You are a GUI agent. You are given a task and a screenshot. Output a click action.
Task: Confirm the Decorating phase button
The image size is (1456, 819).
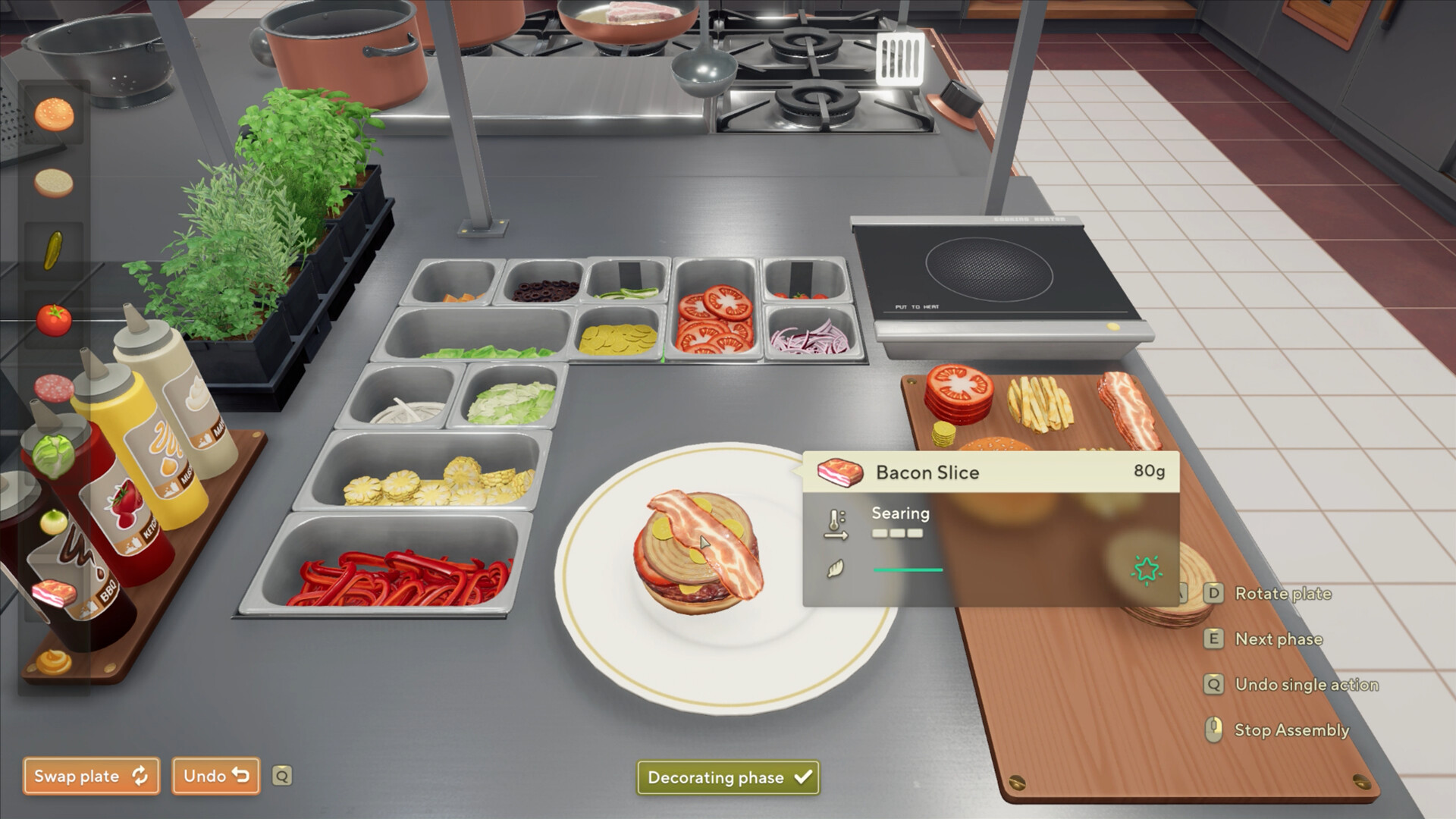[727, 777]
